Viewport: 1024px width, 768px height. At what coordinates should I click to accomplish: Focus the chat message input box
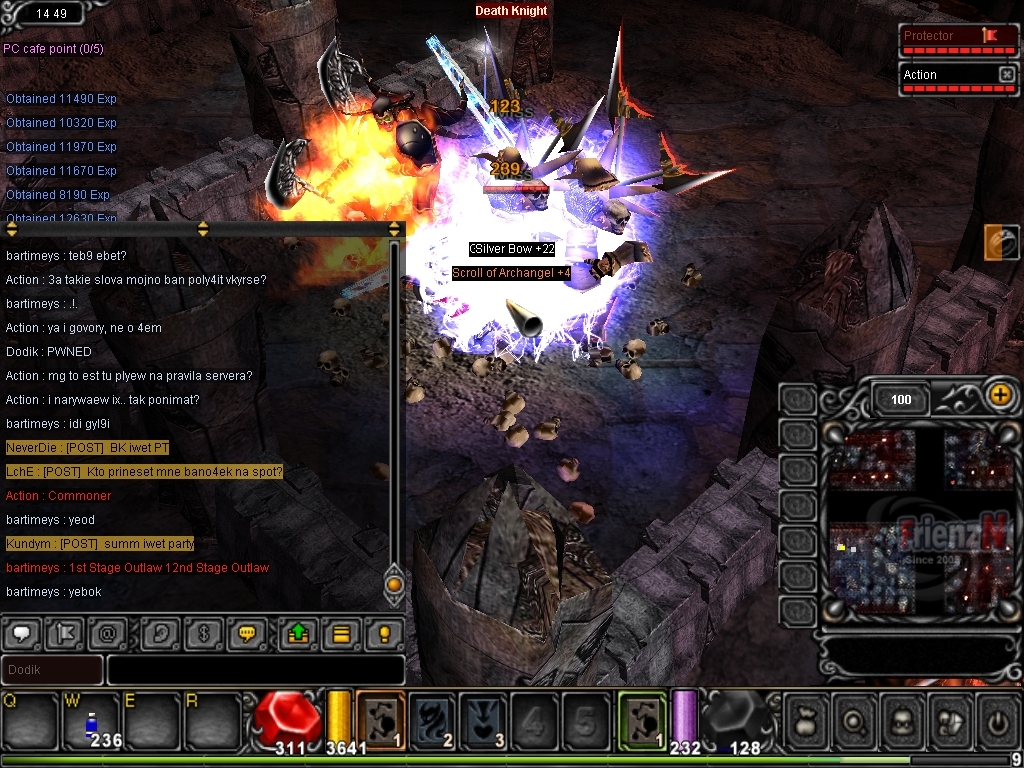pyautogui.click(x=255, y=669)
